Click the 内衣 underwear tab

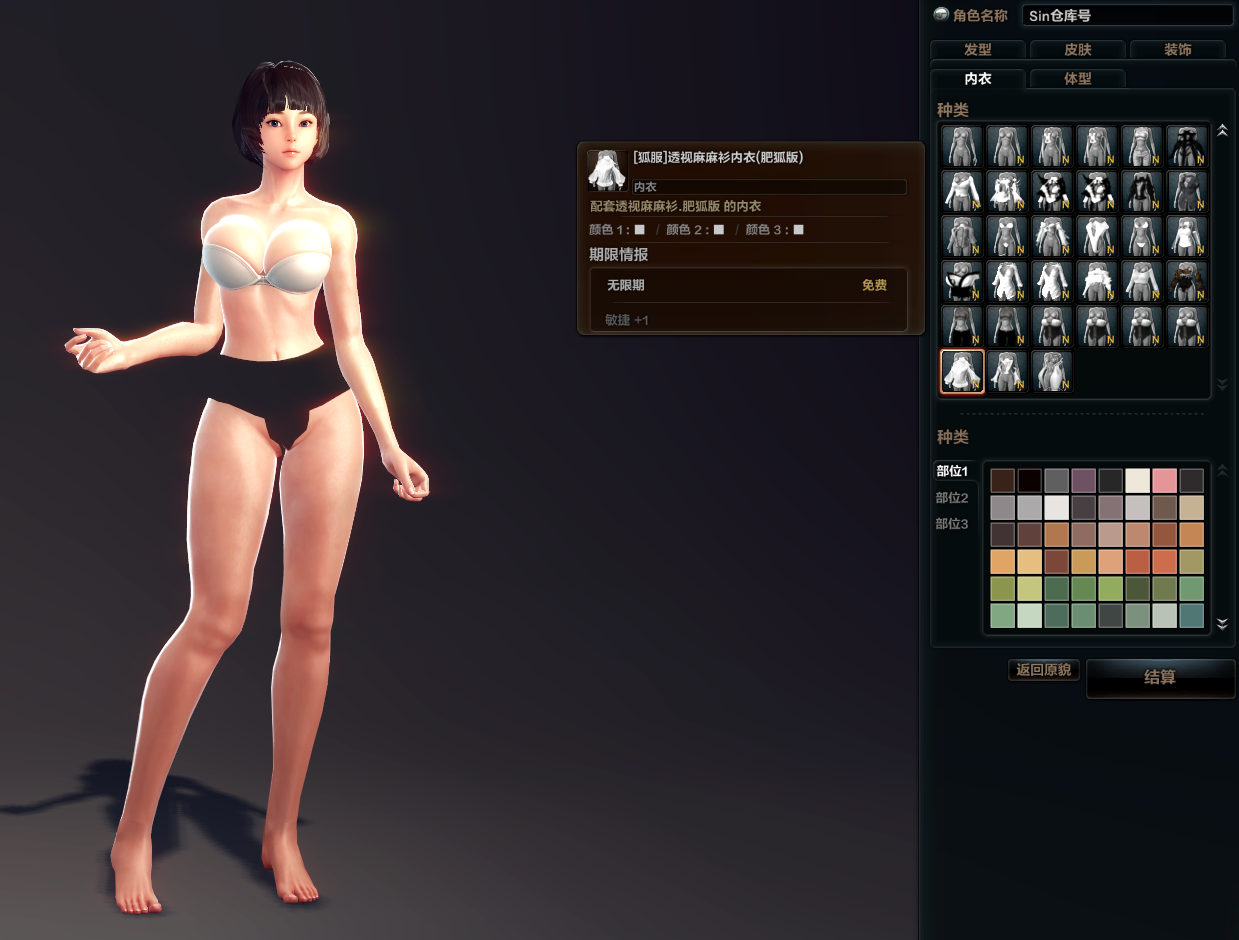coord(977,79)
